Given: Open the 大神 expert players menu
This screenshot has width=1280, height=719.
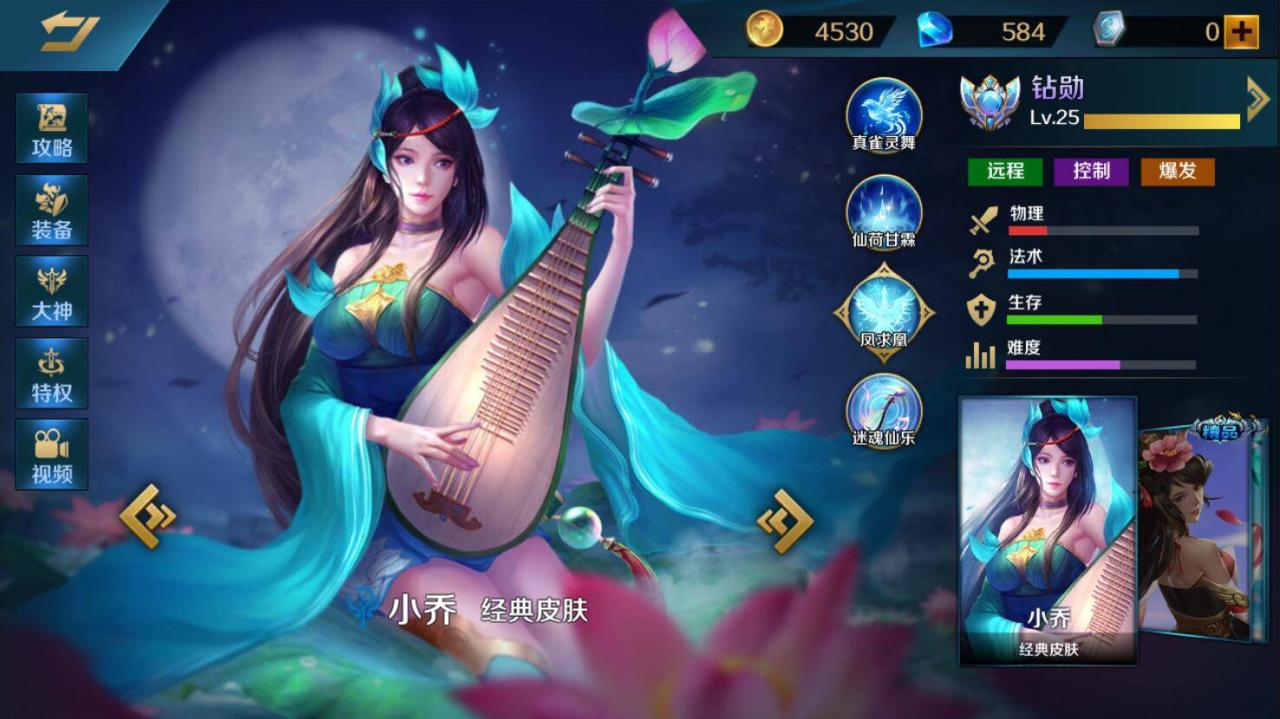Looking at the screenshot, I should 52,291.
